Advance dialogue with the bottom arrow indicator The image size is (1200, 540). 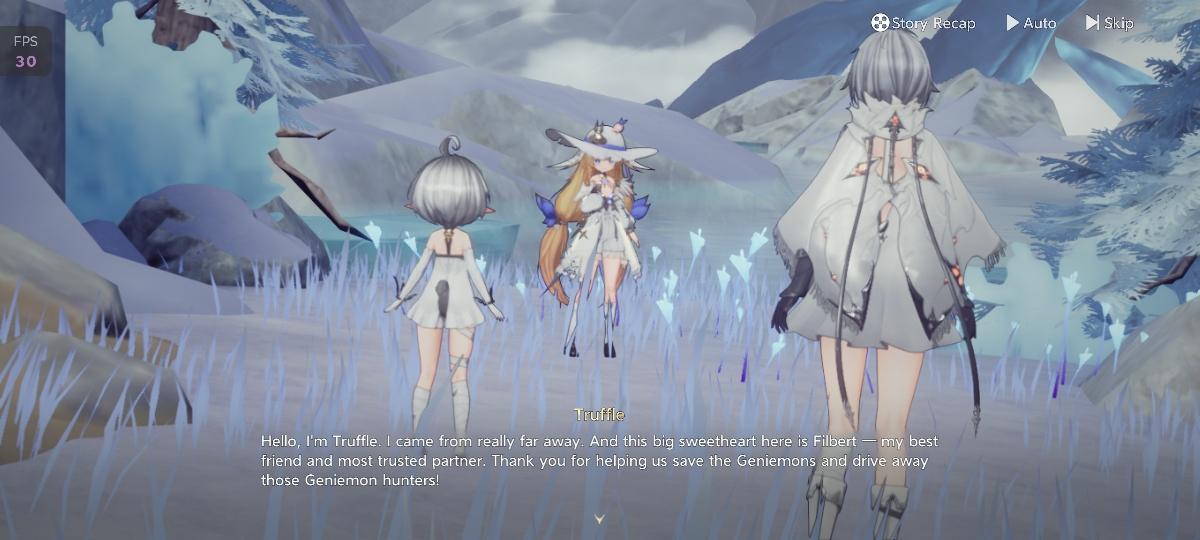[600, 519]
